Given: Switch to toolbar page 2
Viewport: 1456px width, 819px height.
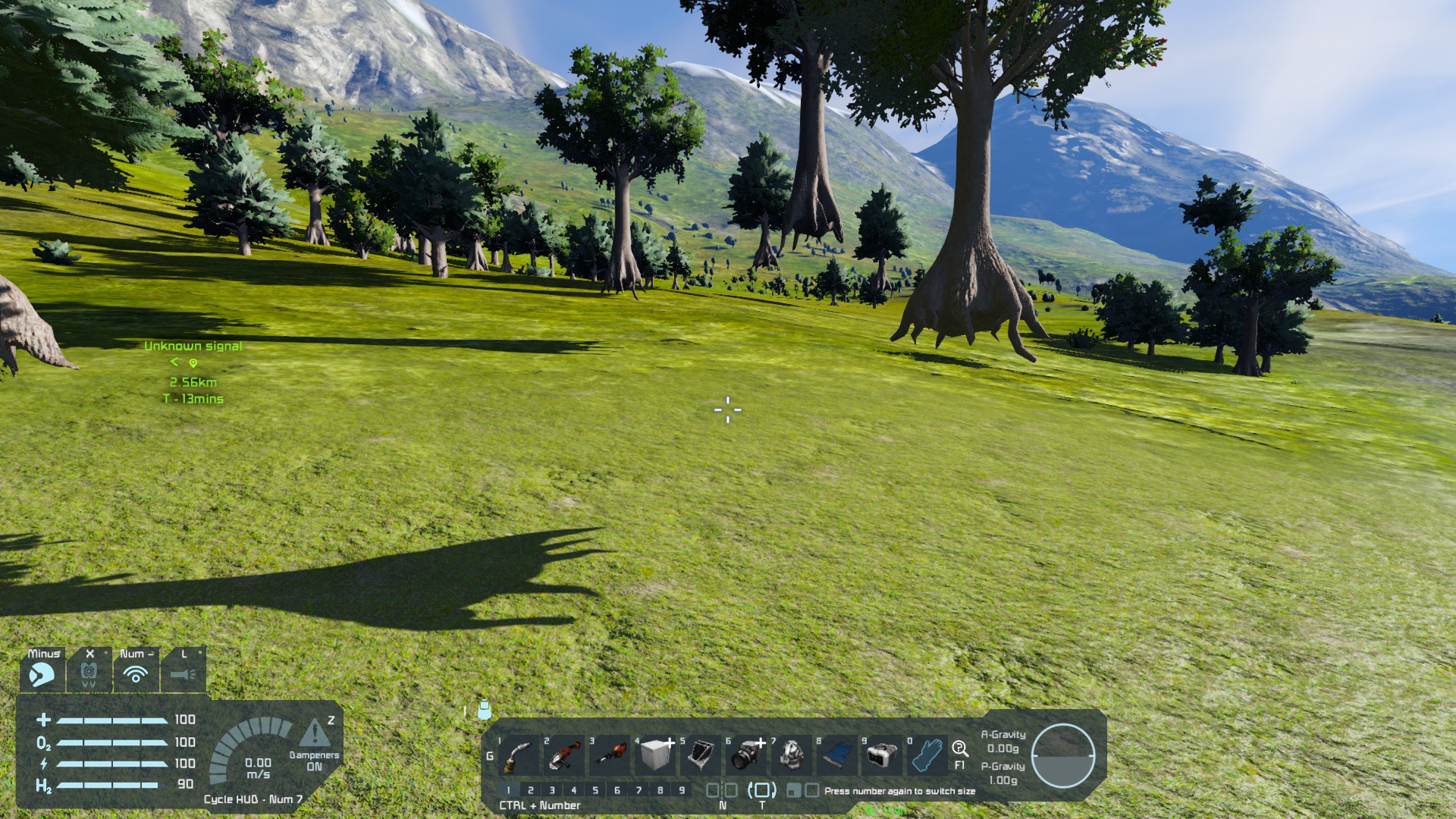Looking at the screenshot, I should tap(531, 790).
